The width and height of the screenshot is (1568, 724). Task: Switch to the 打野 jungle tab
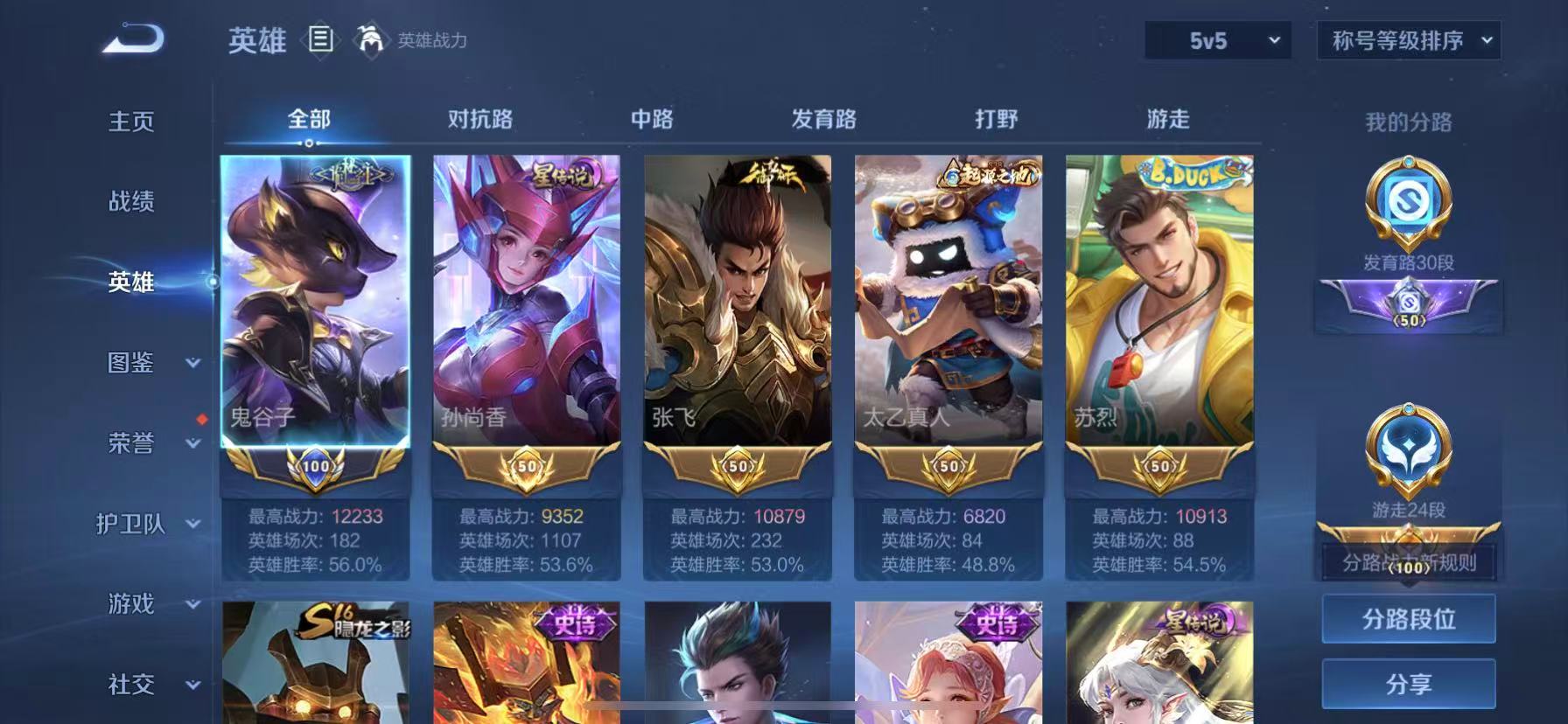click(994, 118)
